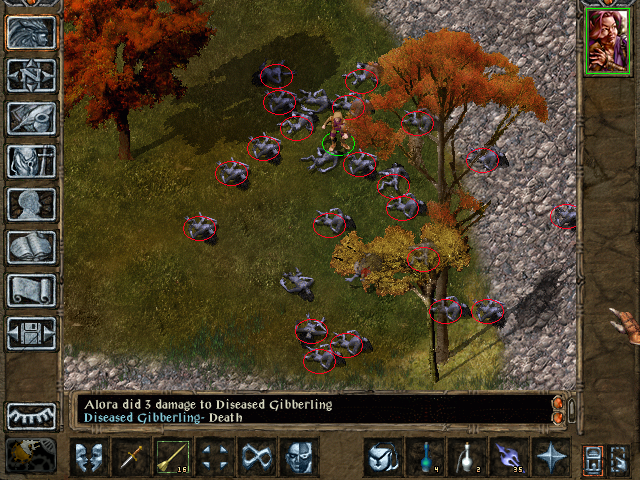Click the infinity-loop action button
Screen dimensions: 640x480
(257, 457)
